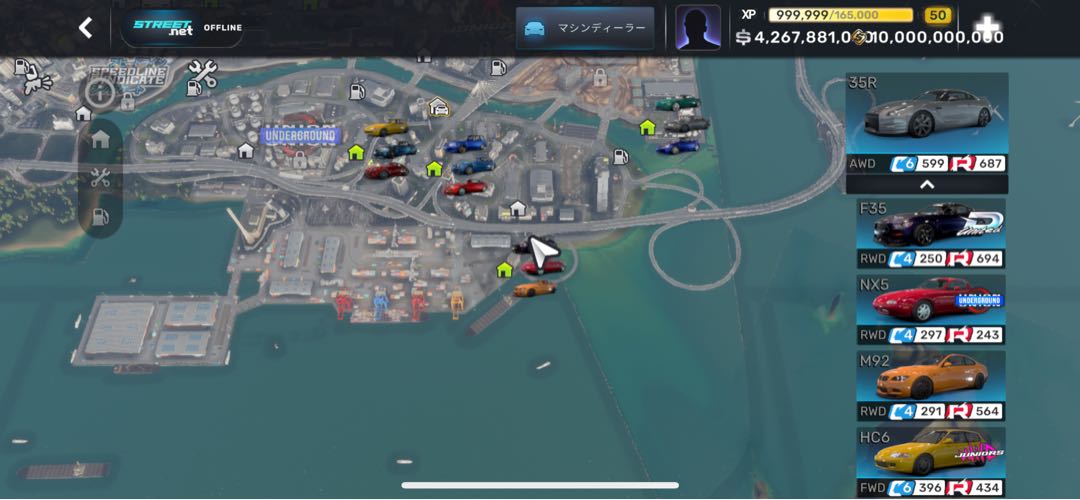The image size is (1080, 500).
Task: Select the 35R car card
Action: click(926, 122)
